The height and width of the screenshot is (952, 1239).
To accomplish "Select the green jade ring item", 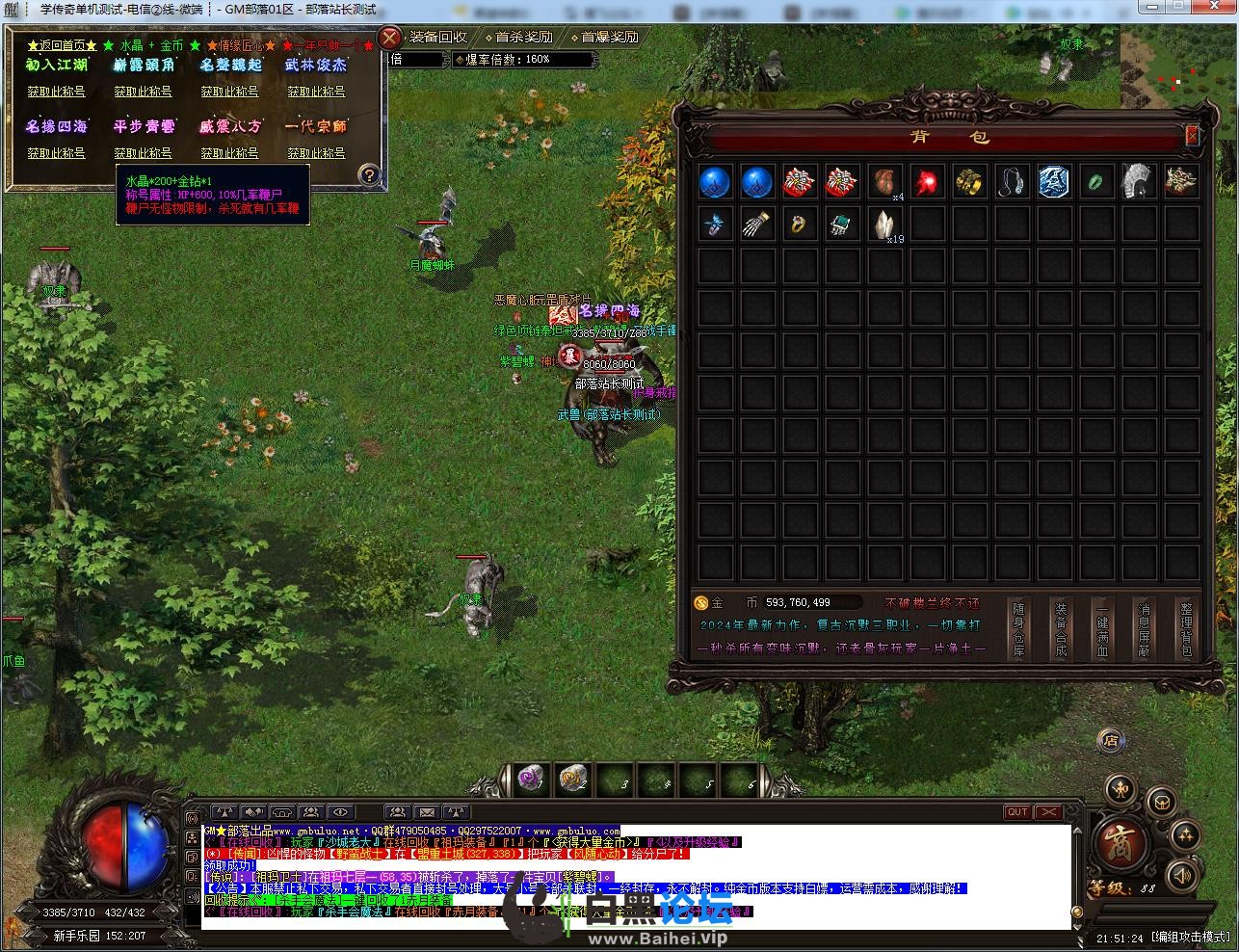I will click(1096, 181).
